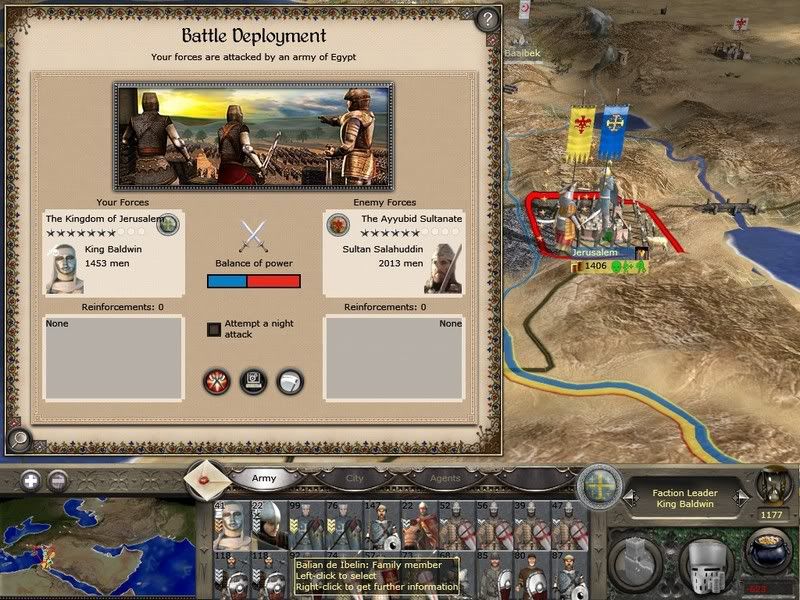
Task: Open help with the question mark button
Action: [487, 19]
